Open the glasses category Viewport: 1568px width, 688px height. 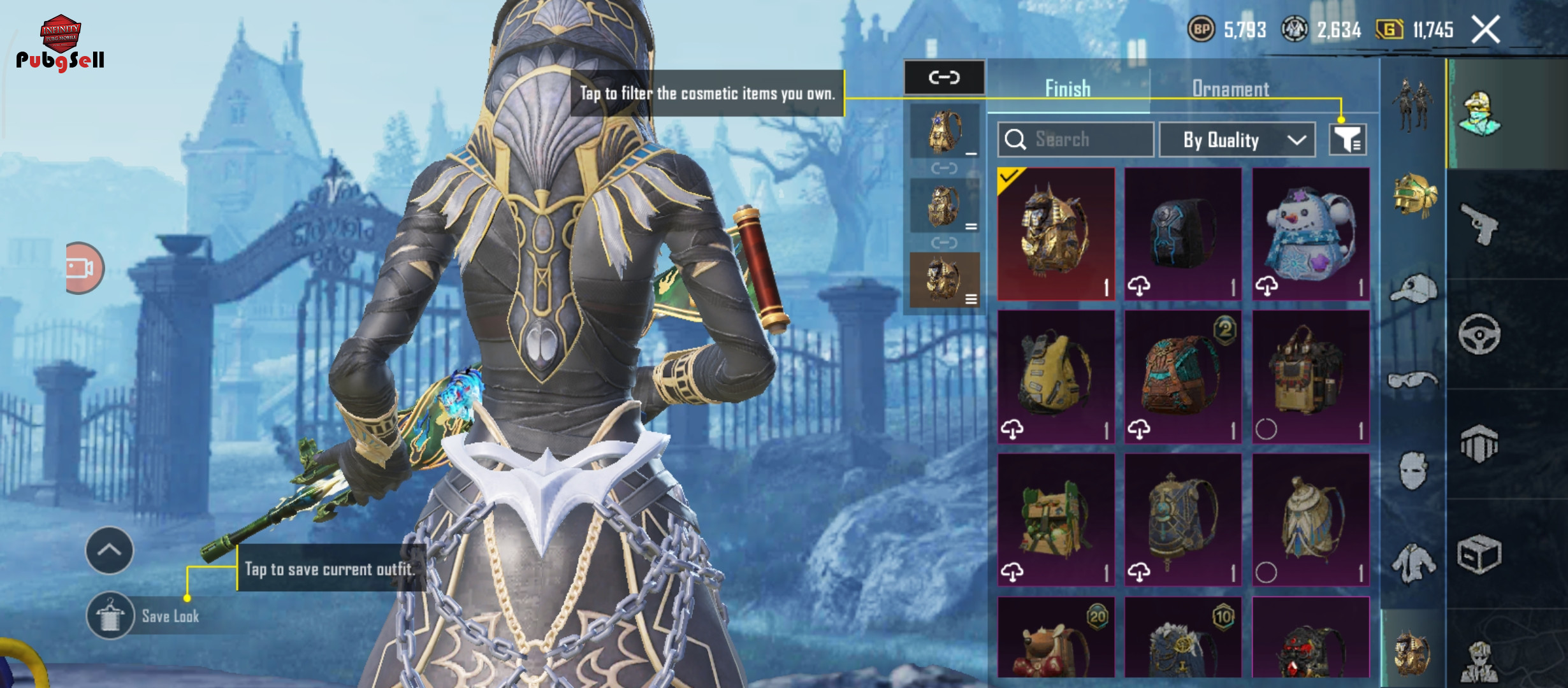[1414, 380]
